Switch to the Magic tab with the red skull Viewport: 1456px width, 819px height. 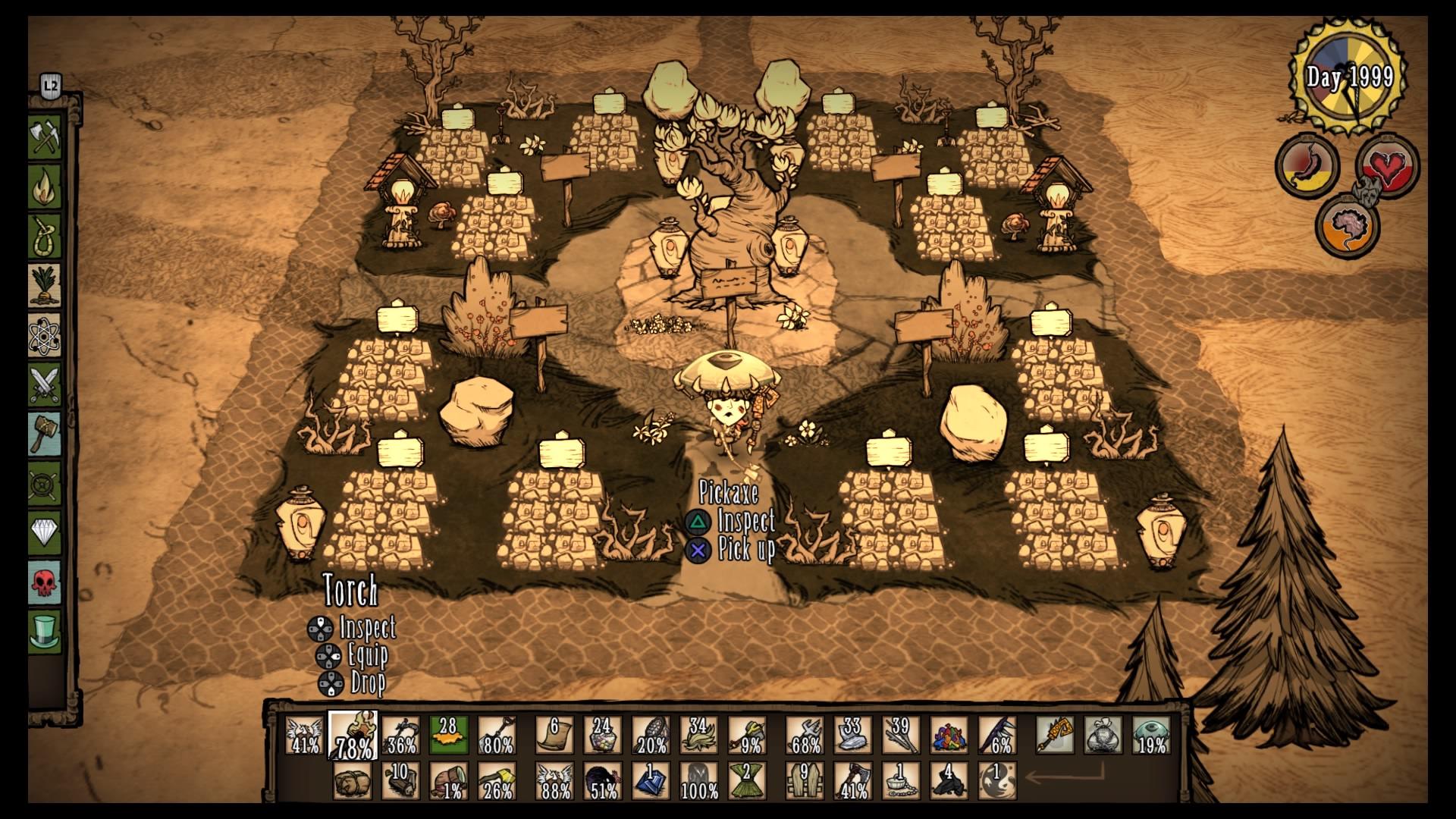[45, 582]
